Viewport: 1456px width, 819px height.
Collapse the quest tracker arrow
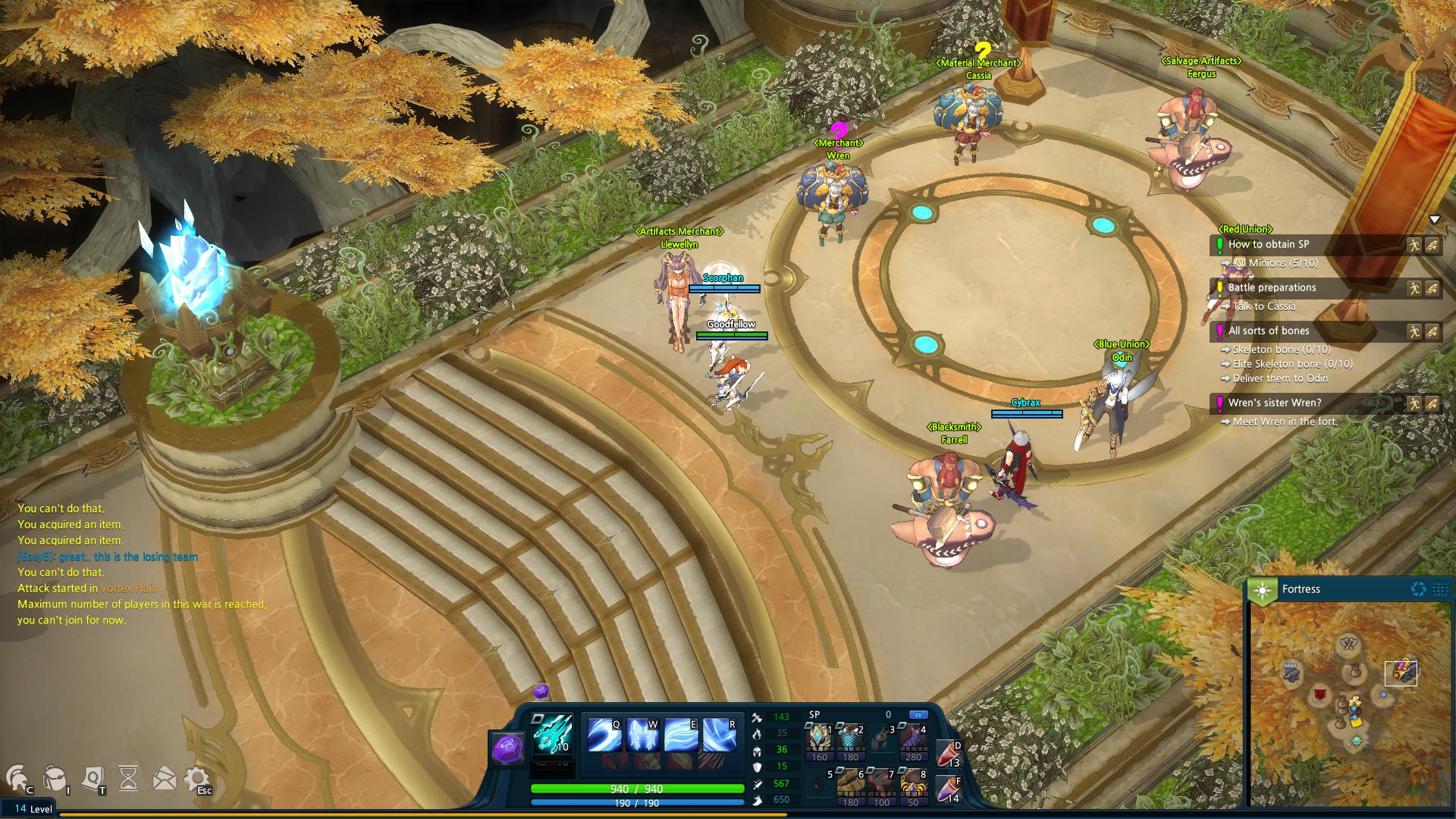click(1434, 220)
